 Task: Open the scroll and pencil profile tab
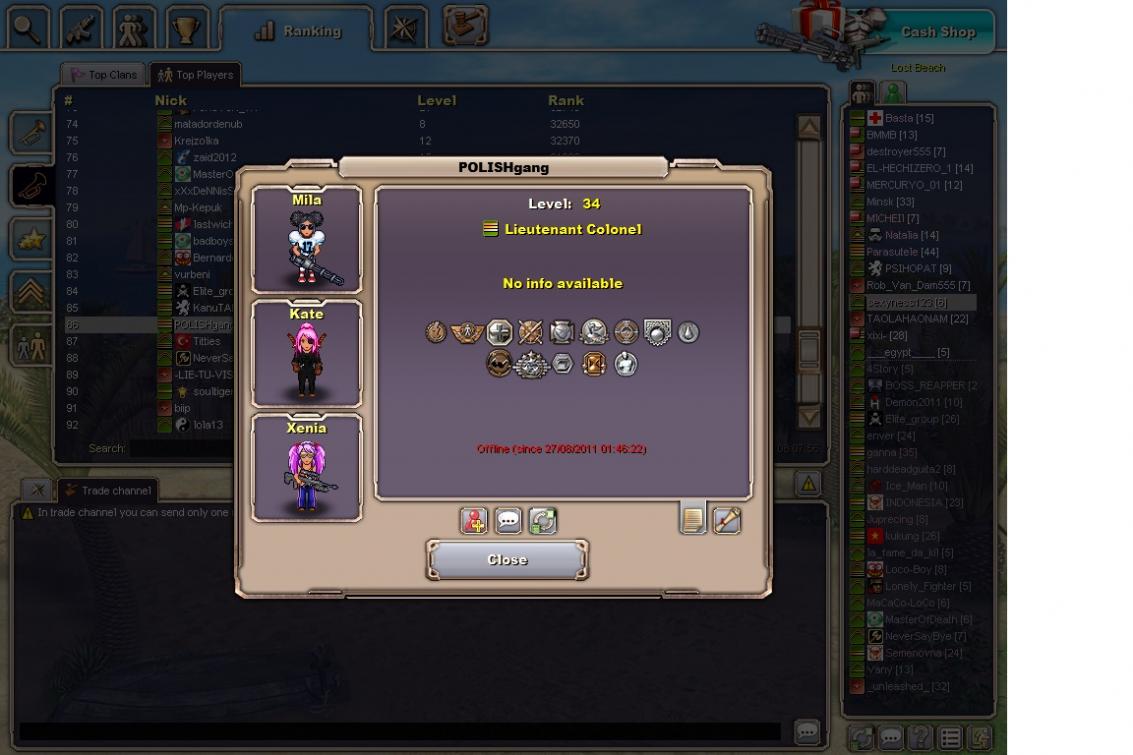[x=726, y=520]
